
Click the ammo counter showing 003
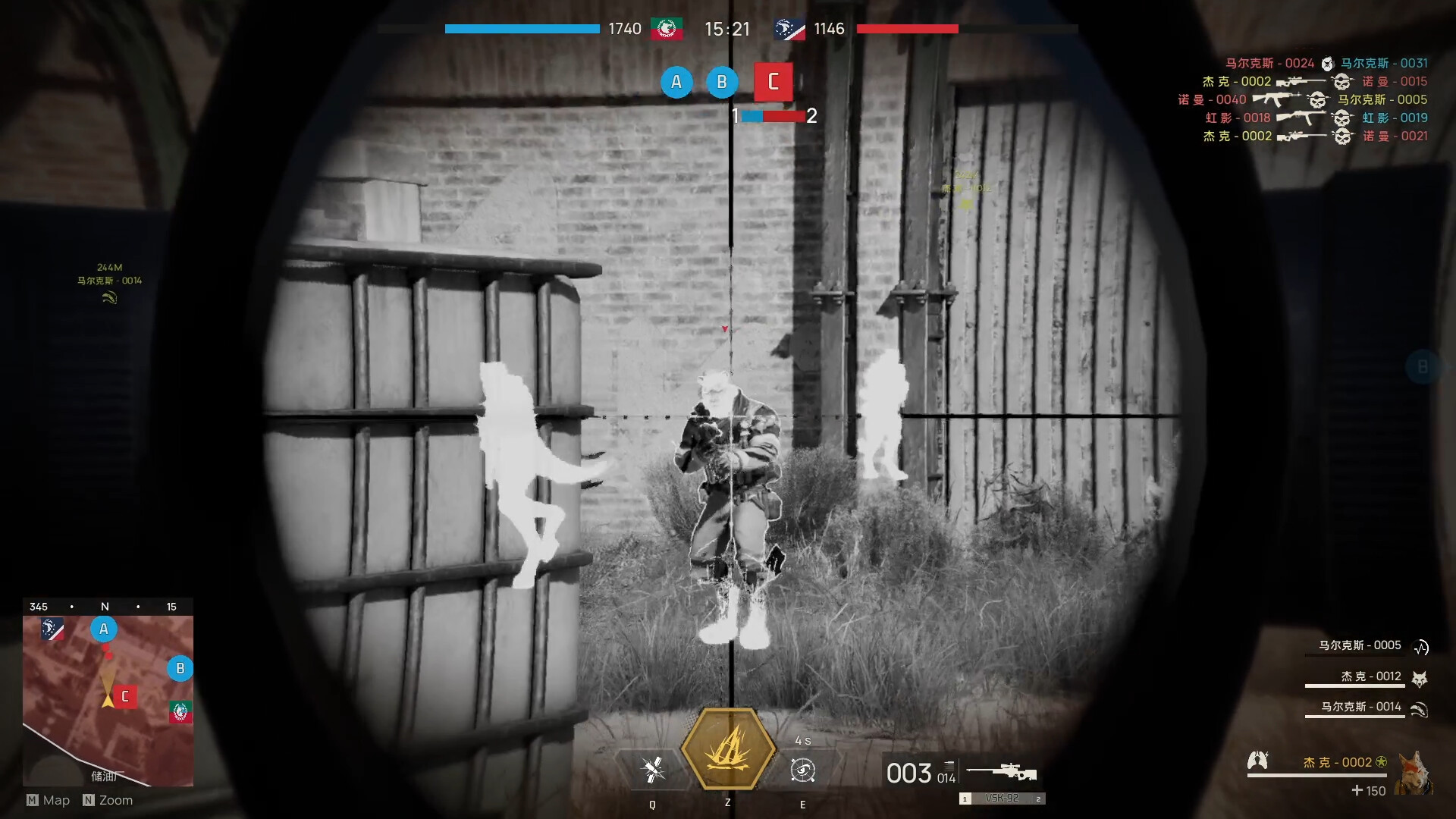(x=908, y=772)
